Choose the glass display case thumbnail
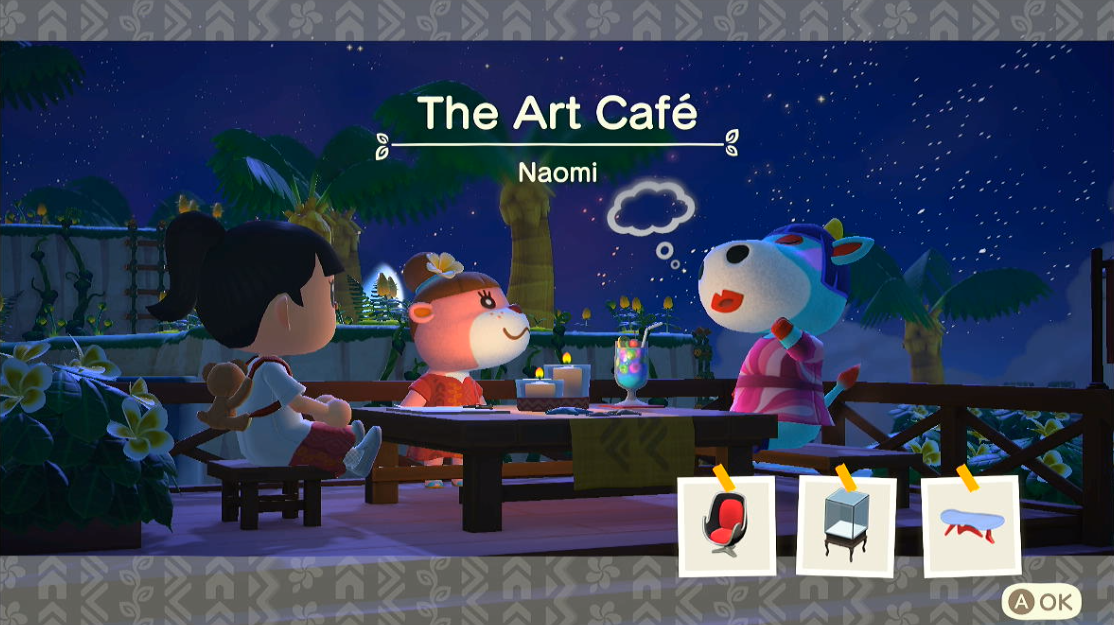Viewport: 1114px width, 625px height. click(x=846, y=525)
